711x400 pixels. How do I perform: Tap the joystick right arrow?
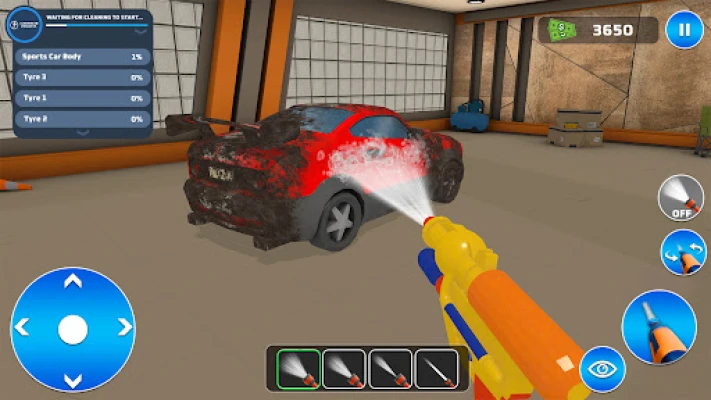click(x=124, y=327)
